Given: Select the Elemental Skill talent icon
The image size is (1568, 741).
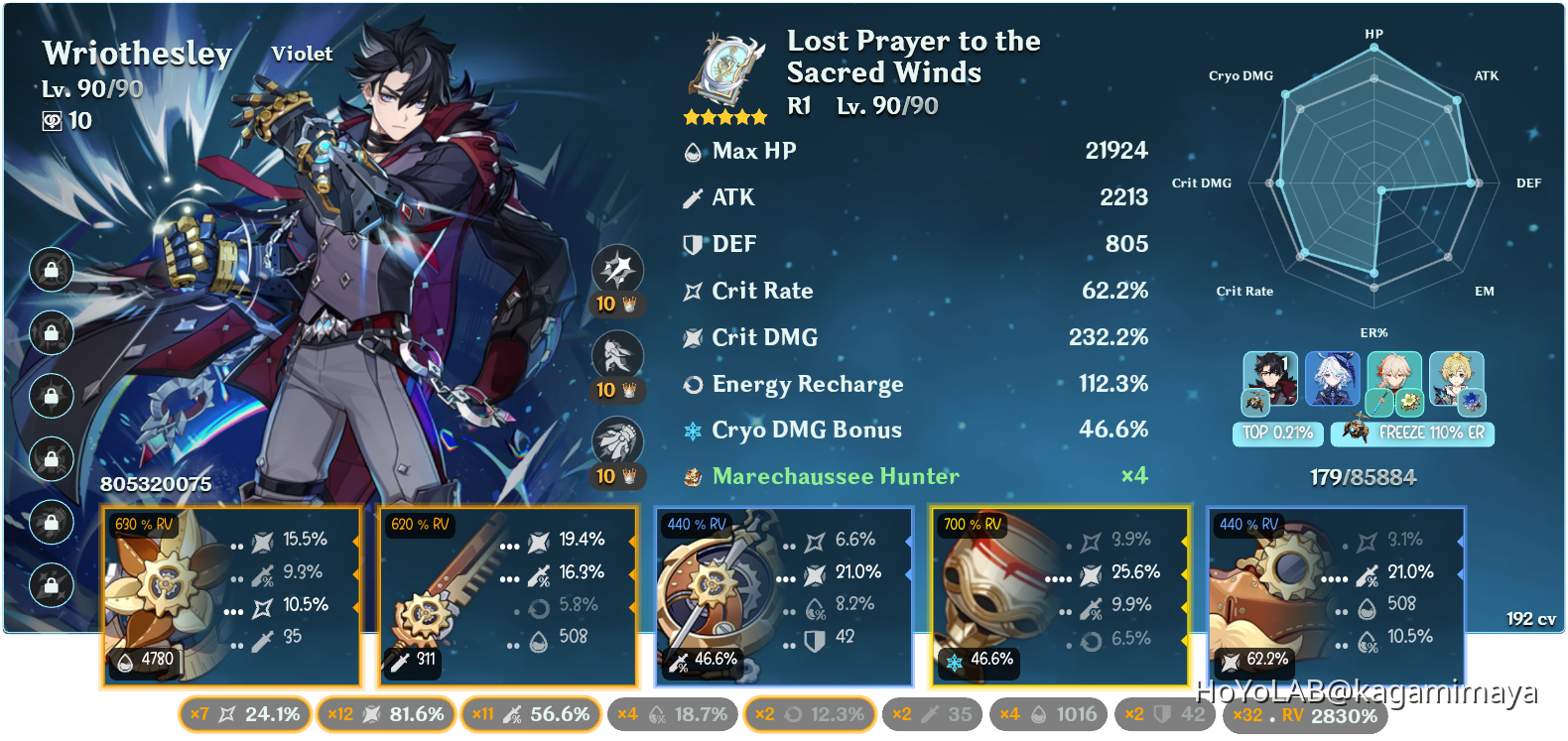Looking at the screenshot, I should [x=617, y=355].
